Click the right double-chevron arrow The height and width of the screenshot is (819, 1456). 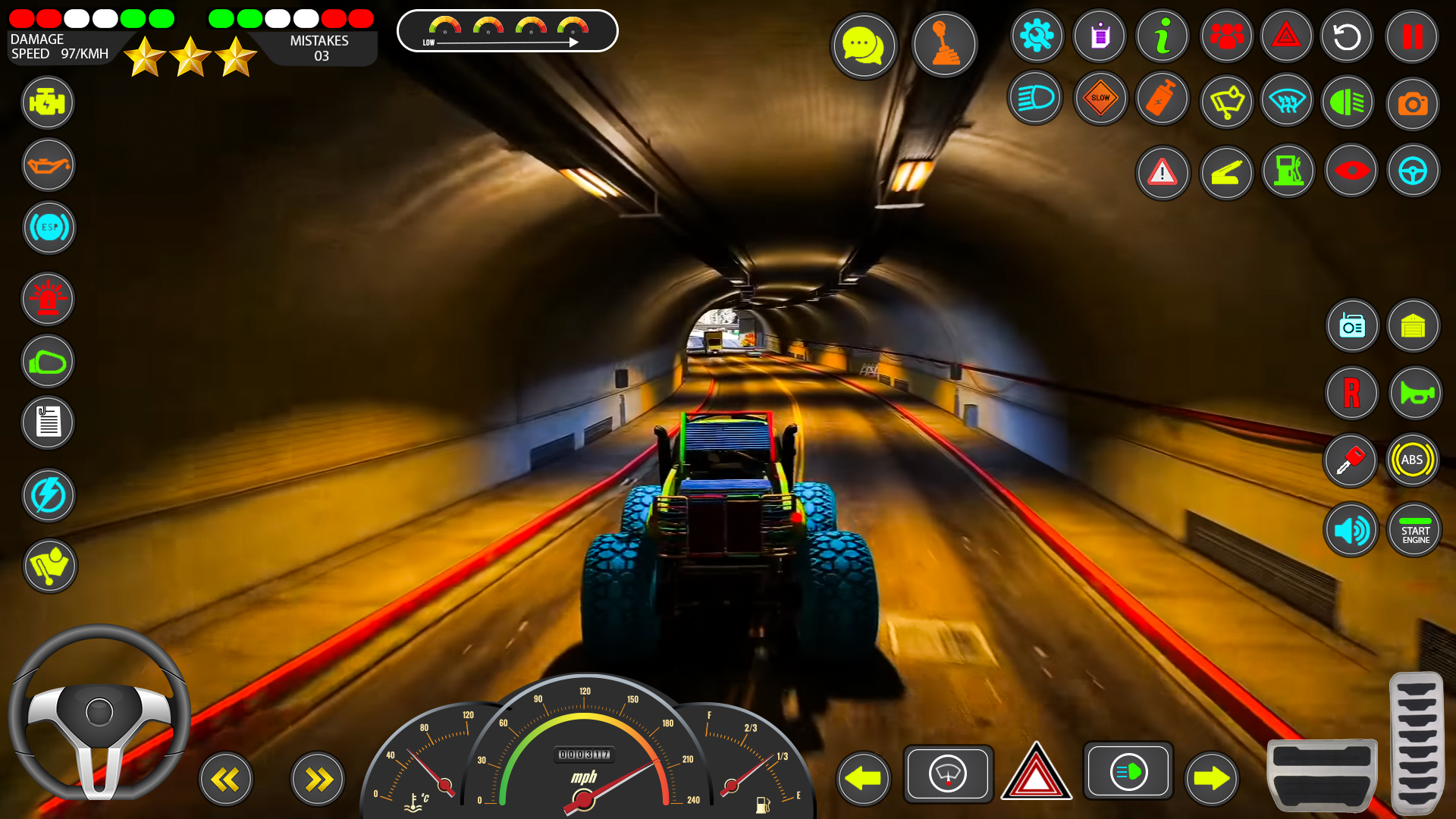pos(317,779)
